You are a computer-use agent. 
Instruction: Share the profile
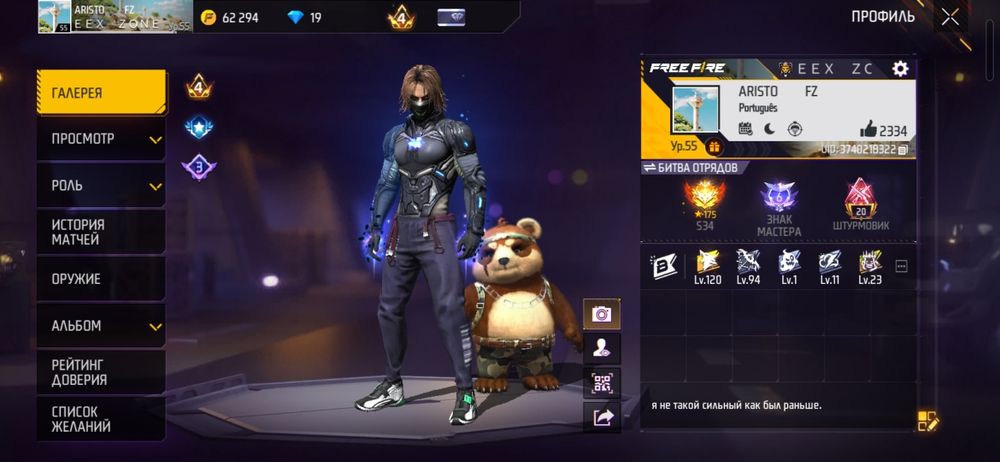click(x=602, y=418)
